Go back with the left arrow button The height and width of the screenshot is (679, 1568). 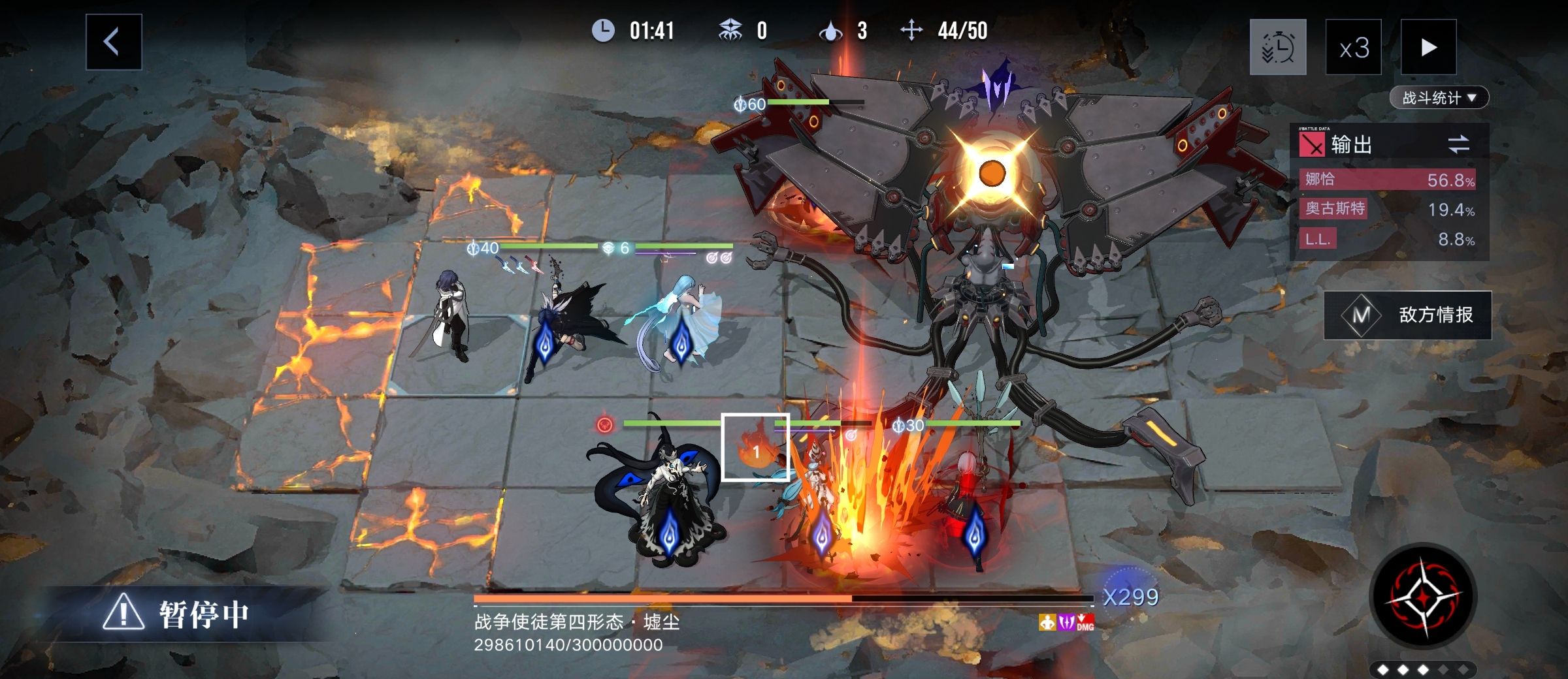113,42
